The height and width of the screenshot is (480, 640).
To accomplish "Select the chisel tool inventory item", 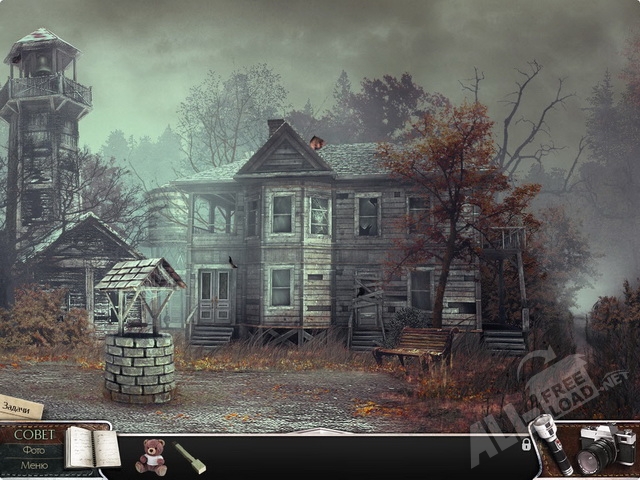I will [x=190, y=457].
